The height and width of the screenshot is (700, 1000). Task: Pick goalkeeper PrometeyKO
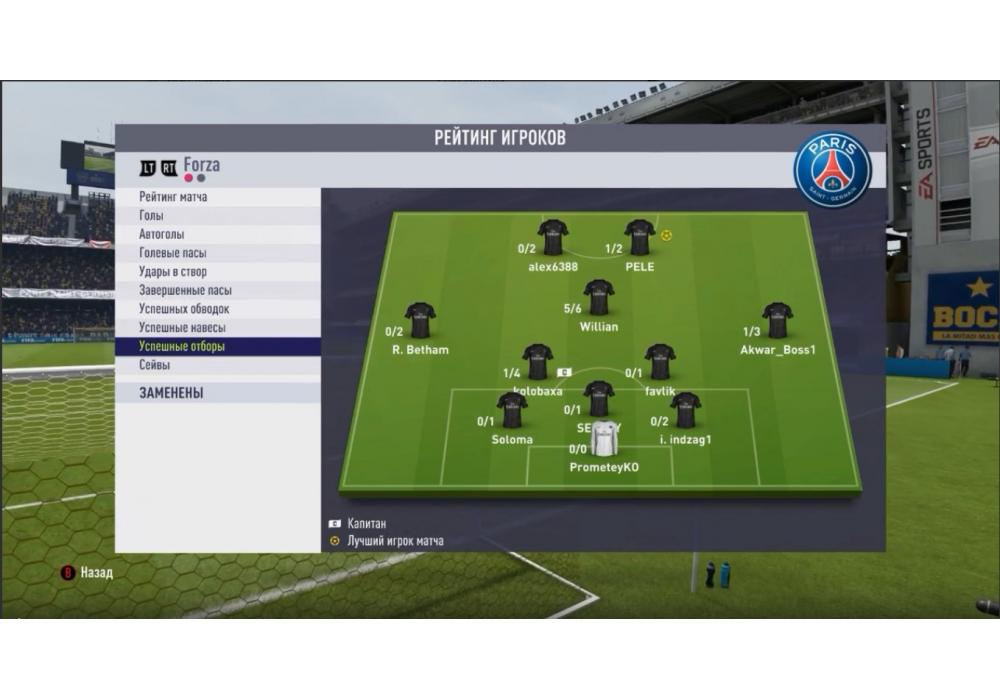coord(604,440)
